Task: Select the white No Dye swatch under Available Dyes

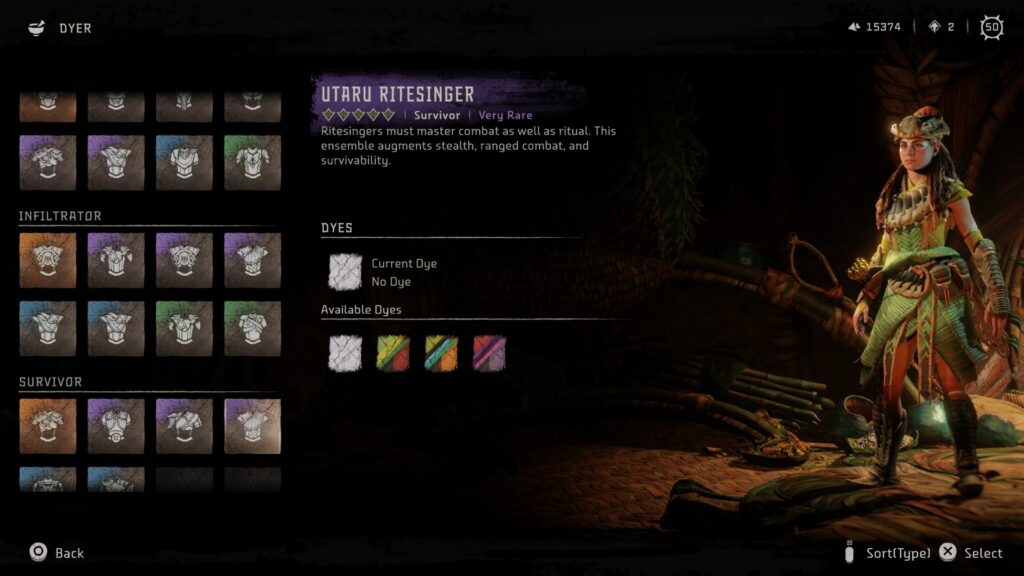Action: [346, 353]
